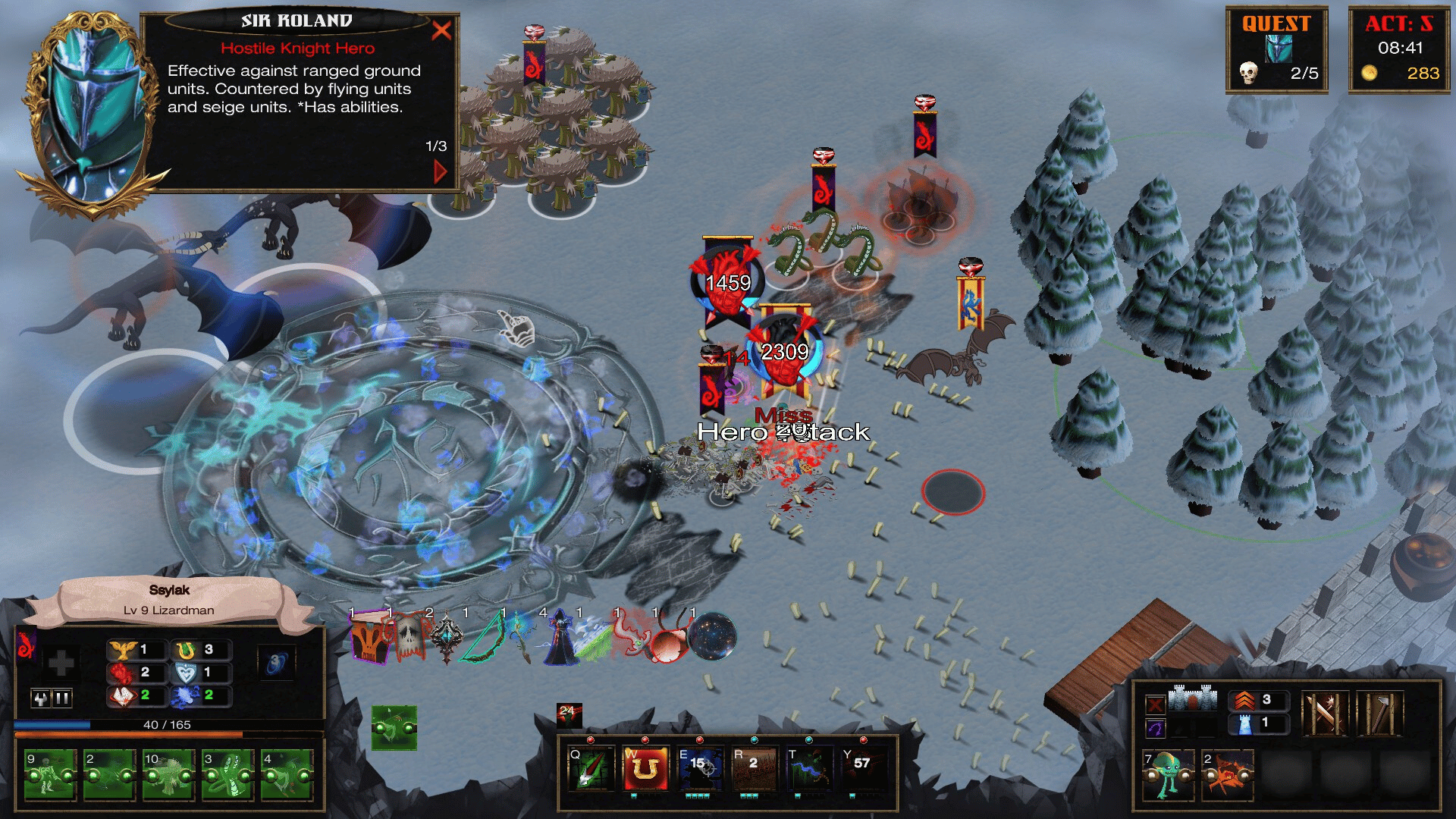Select the skeleton unit card numbered 9
The width and height of the screenshot is (1456, 819).
(x=50, y=774)
